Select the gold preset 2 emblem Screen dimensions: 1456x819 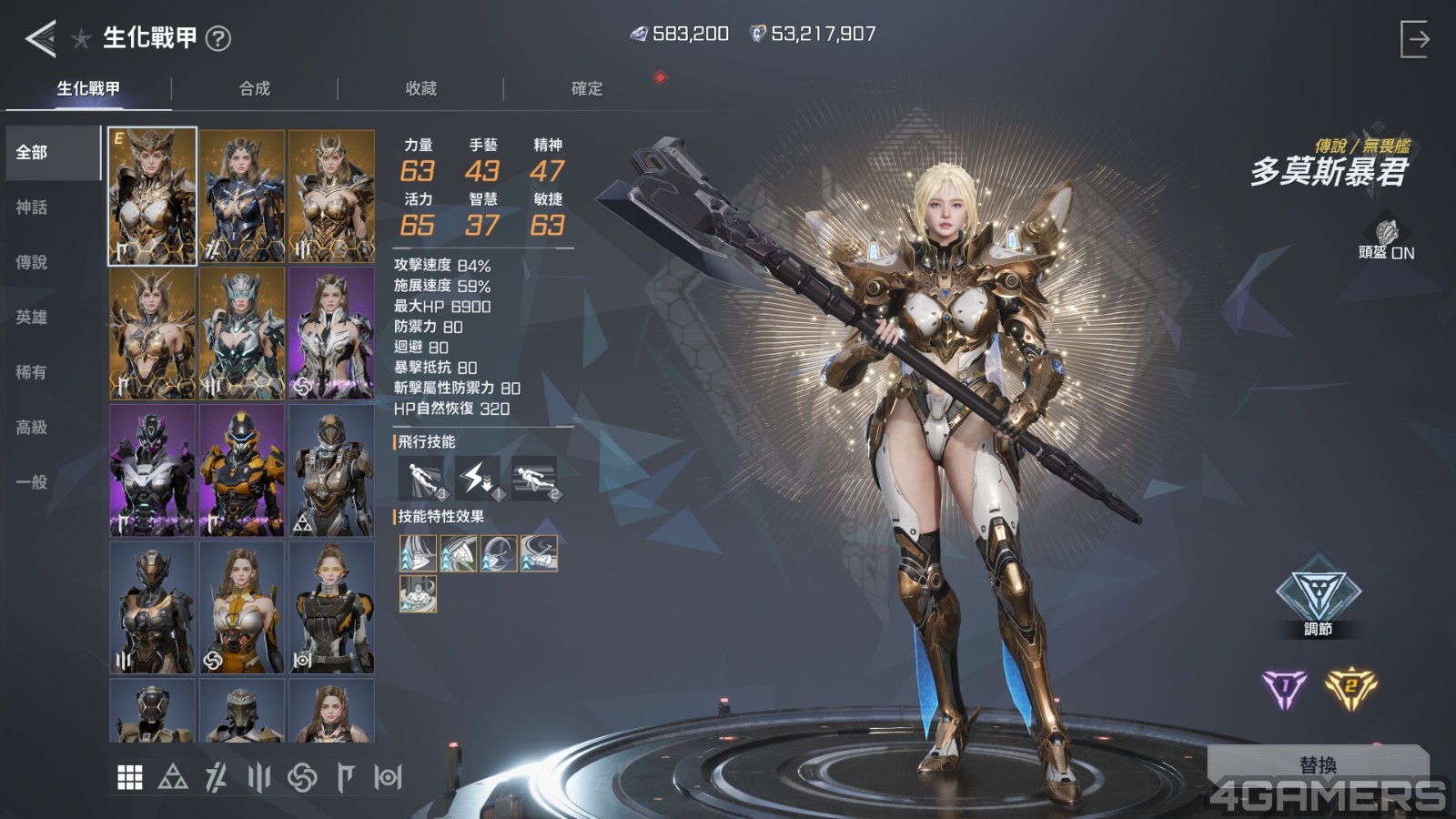click(1350, 689)
